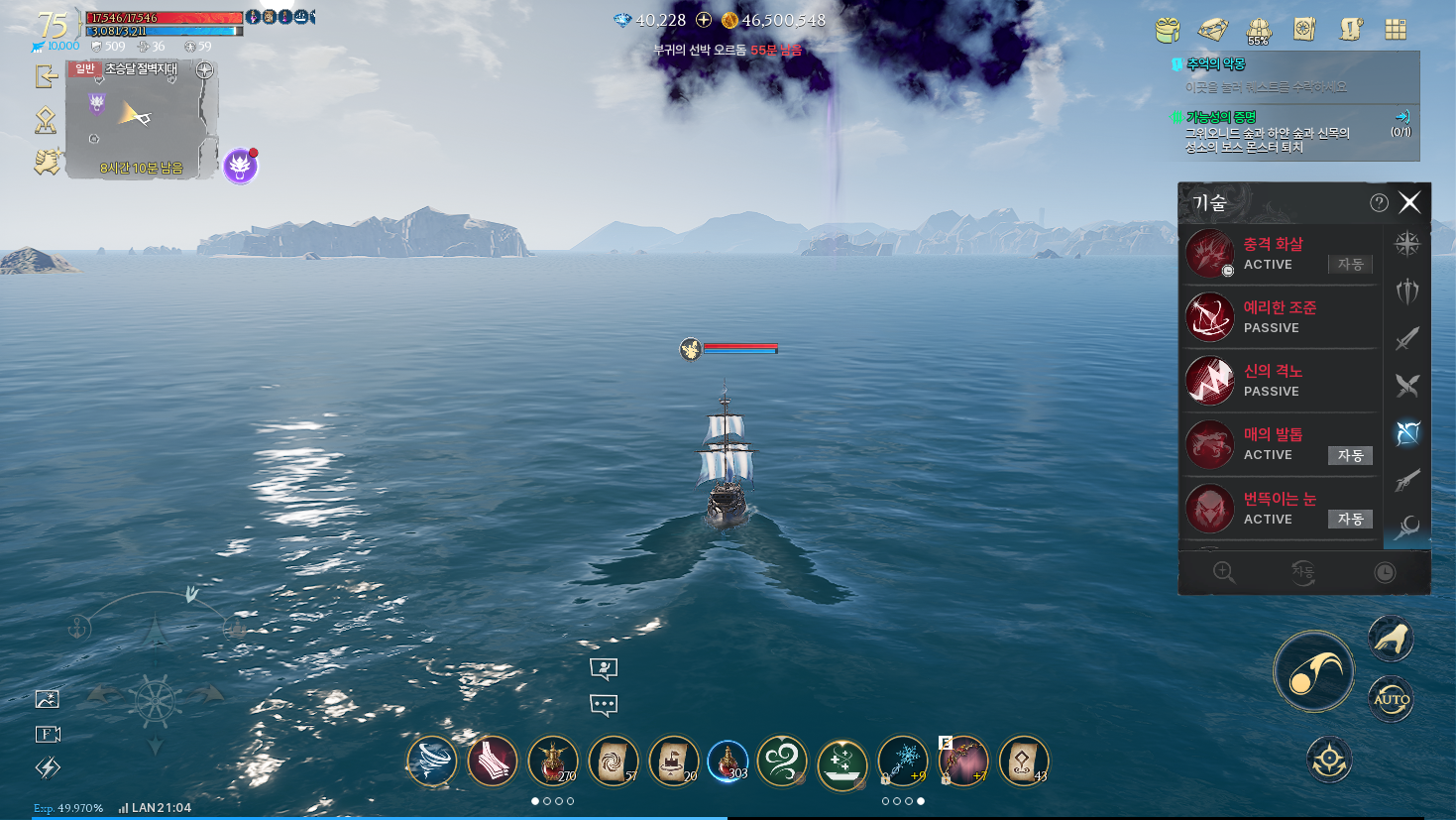Viewport: 1456px width, 820px height.
Task: Toggle 자동 for 번뜩이는 눈 skill
Action: [x=1350, y=519]
